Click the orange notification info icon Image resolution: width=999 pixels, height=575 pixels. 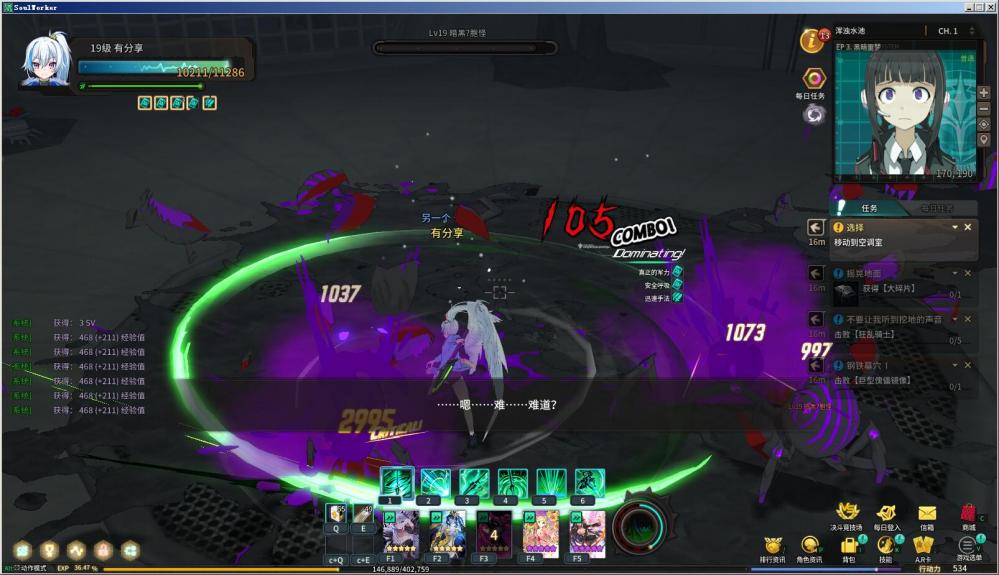[x=812, y=41]
